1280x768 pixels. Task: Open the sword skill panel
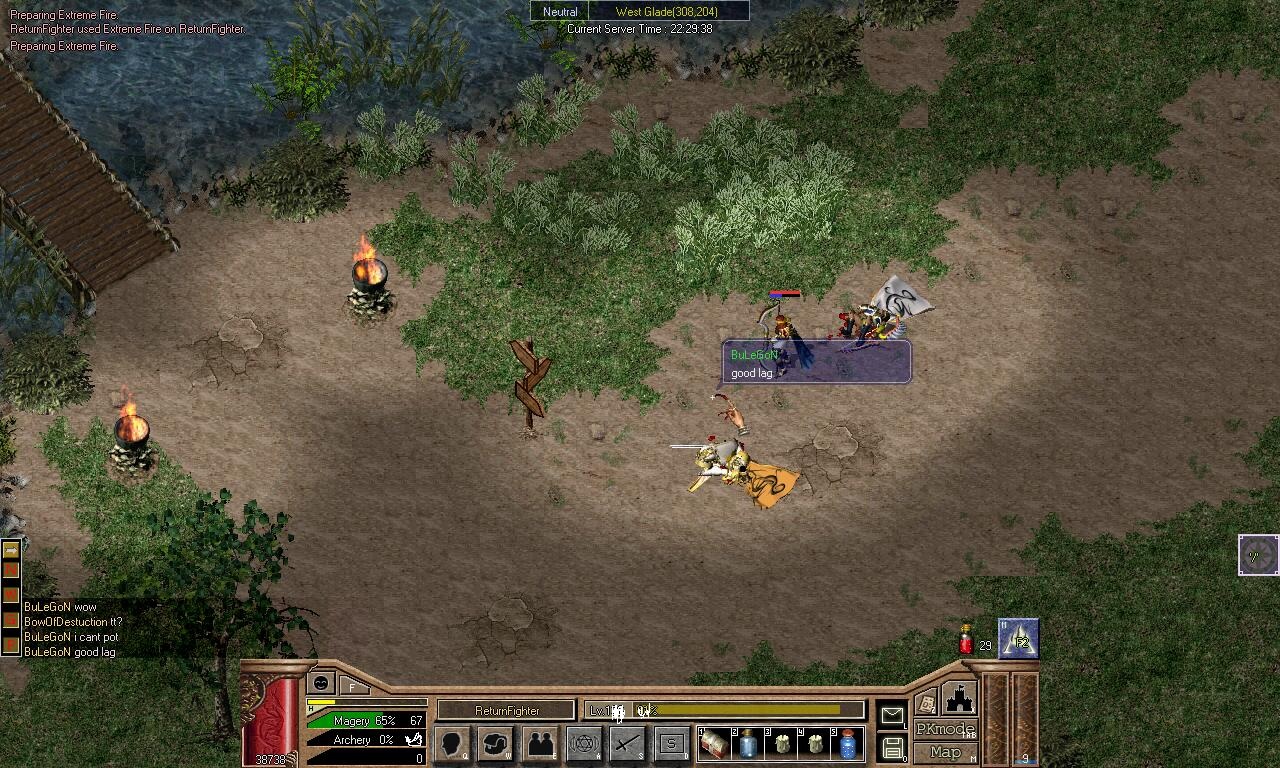628,743
